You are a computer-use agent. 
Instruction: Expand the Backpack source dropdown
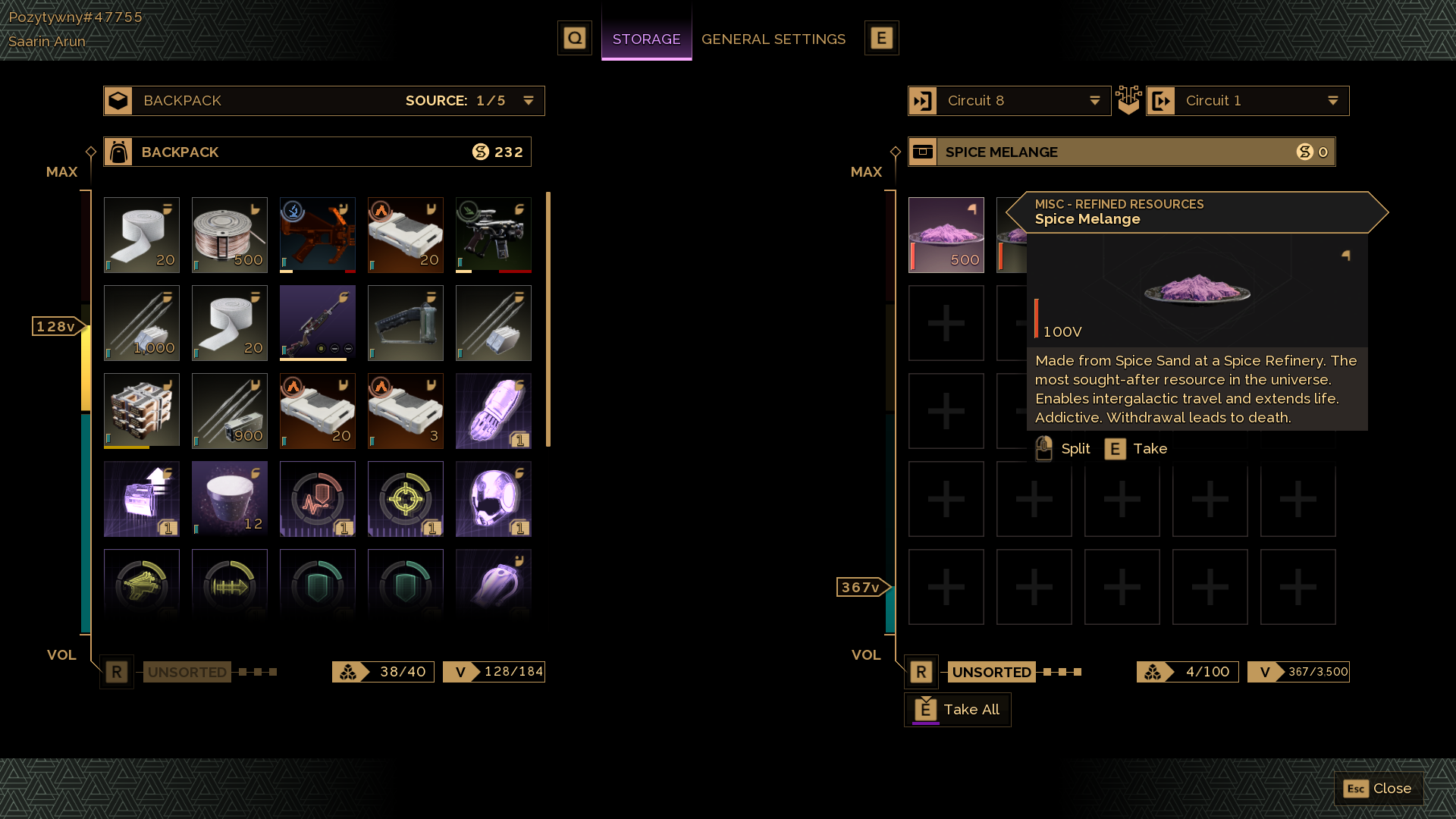(528, 101)
